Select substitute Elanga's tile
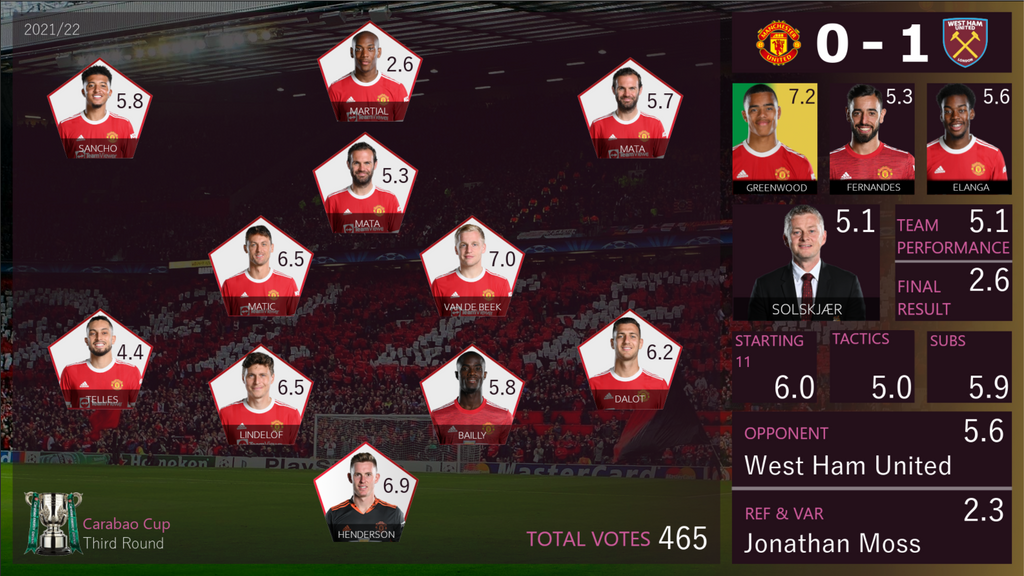The image size is (1024, 576). [x=965, y=138]
